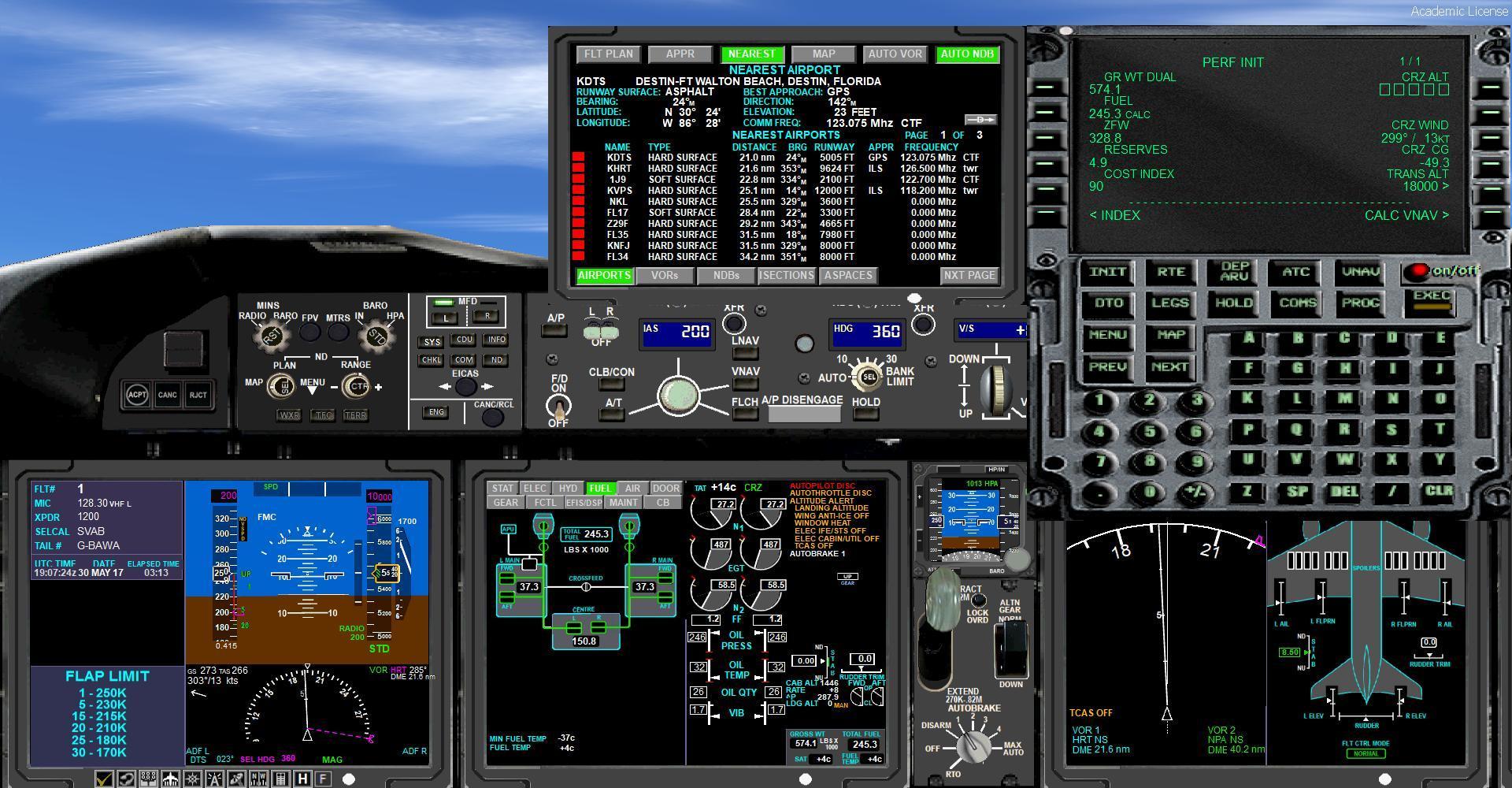
Task: Click CALC VNAV on the PERF INIT page
Action: click(x=1406, y=215)
